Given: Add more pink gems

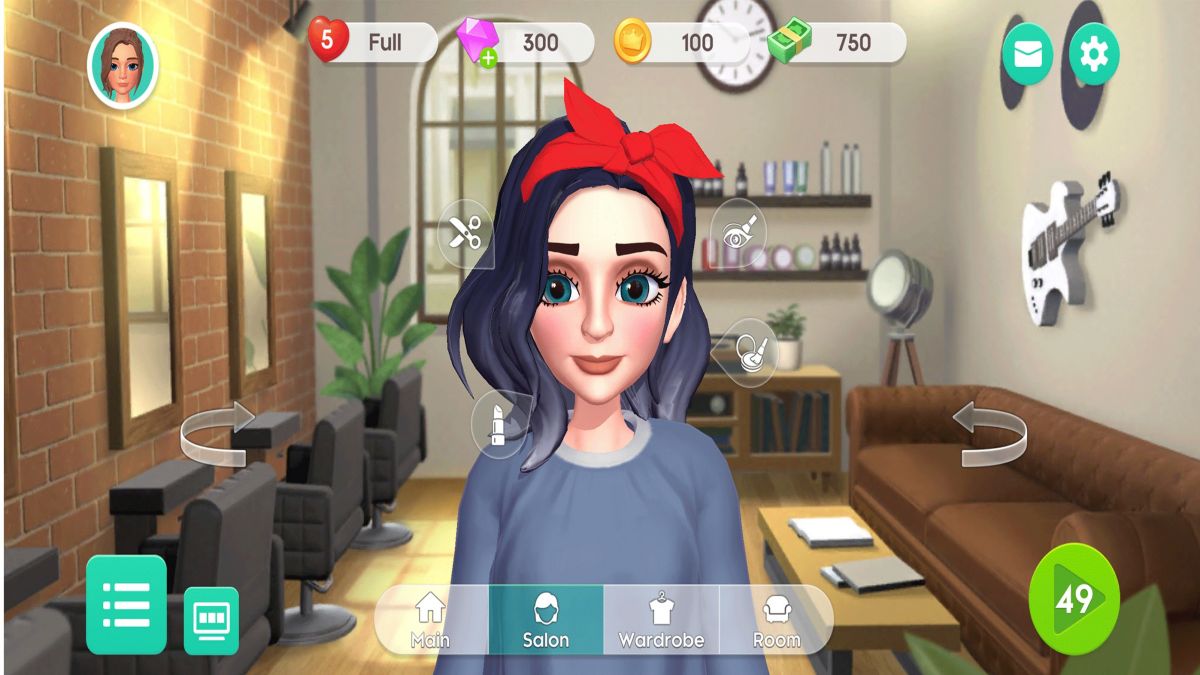Looking at the screenshot, I should (x=488, y=59).
